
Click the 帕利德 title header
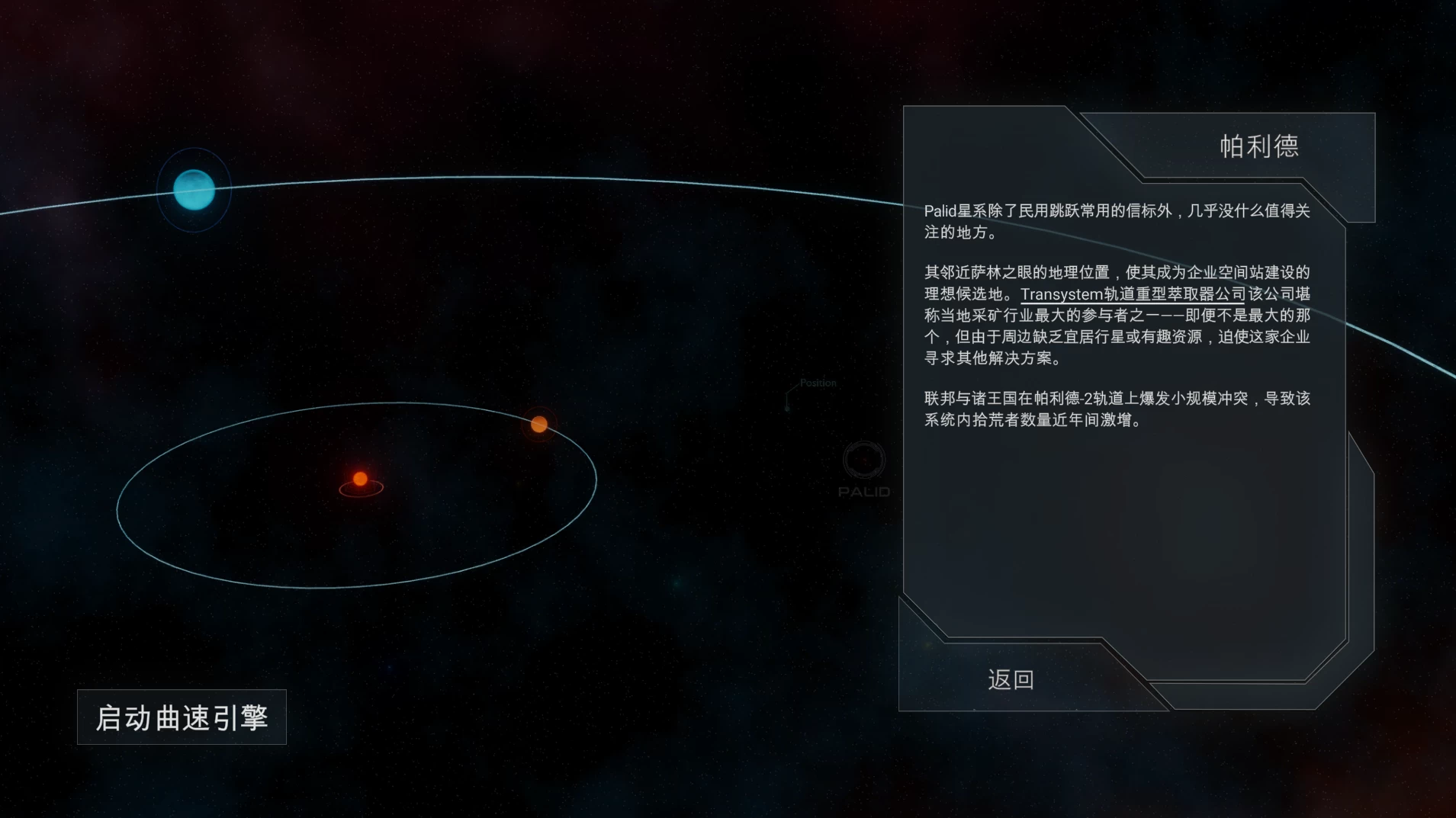[1258, 147]
